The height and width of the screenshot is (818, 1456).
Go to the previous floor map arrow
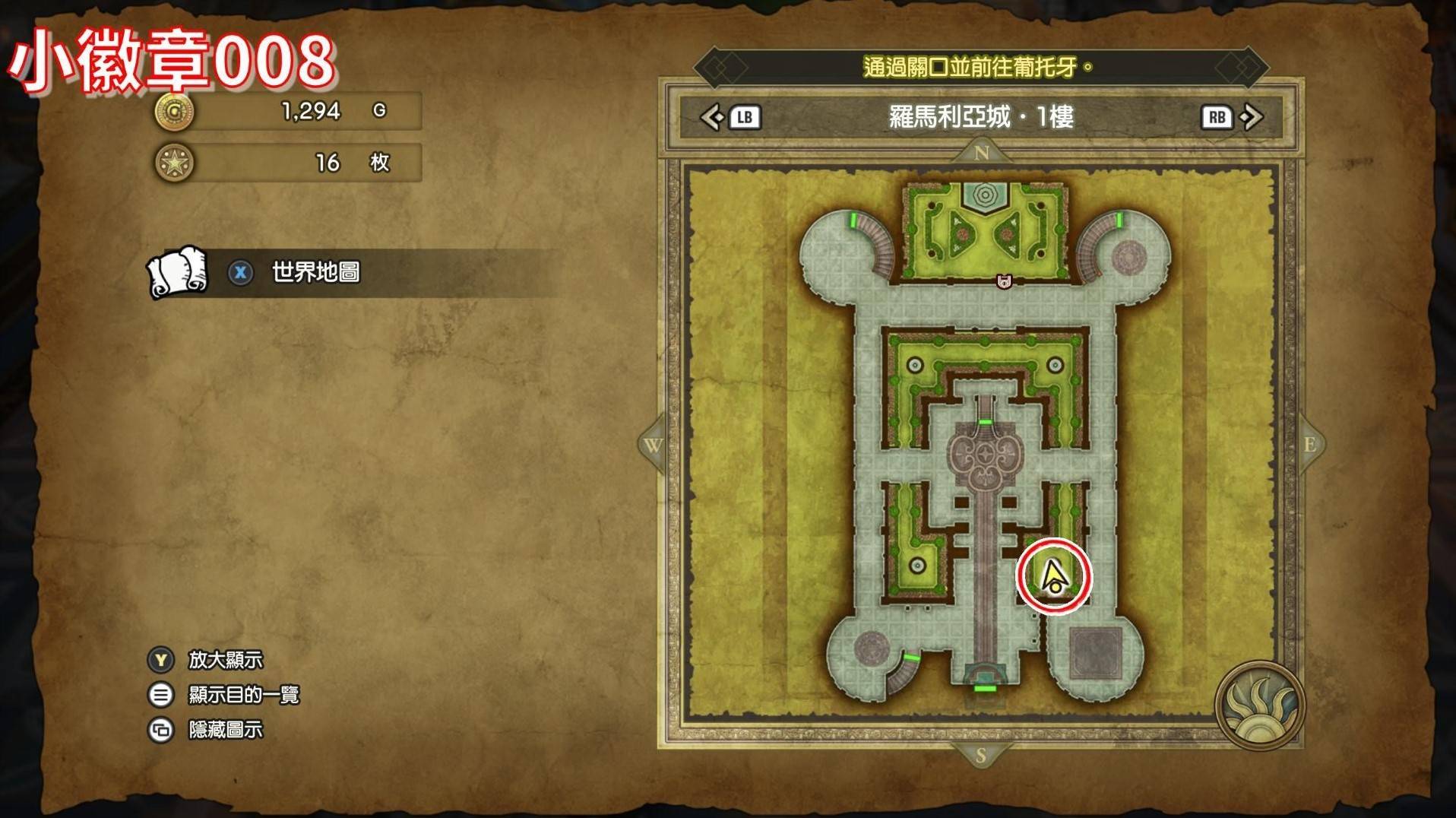click(713, 117)
